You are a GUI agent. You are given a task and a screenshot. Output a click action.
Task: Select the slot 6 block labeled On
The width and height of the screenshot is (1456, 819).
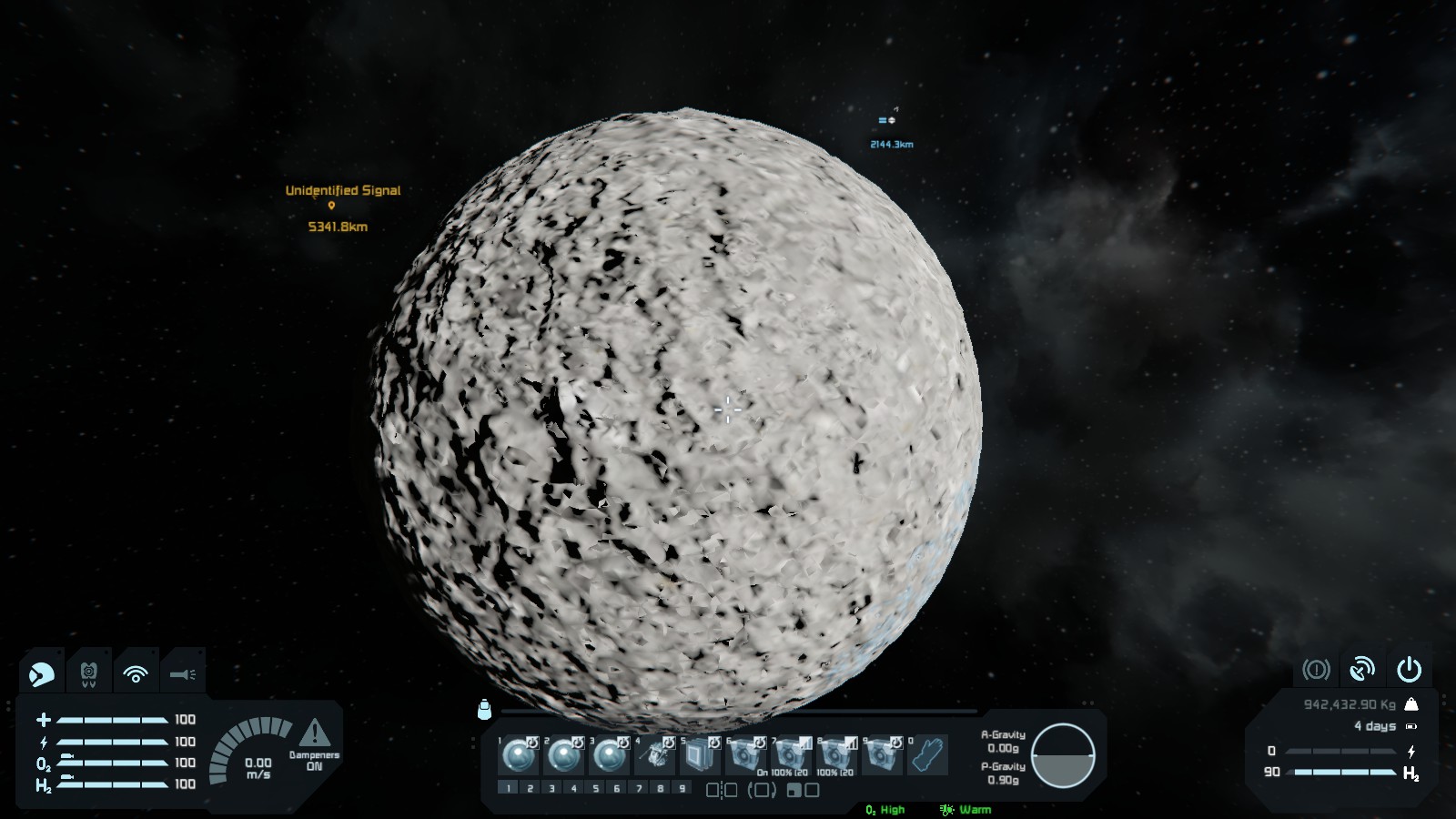(746, 755)
